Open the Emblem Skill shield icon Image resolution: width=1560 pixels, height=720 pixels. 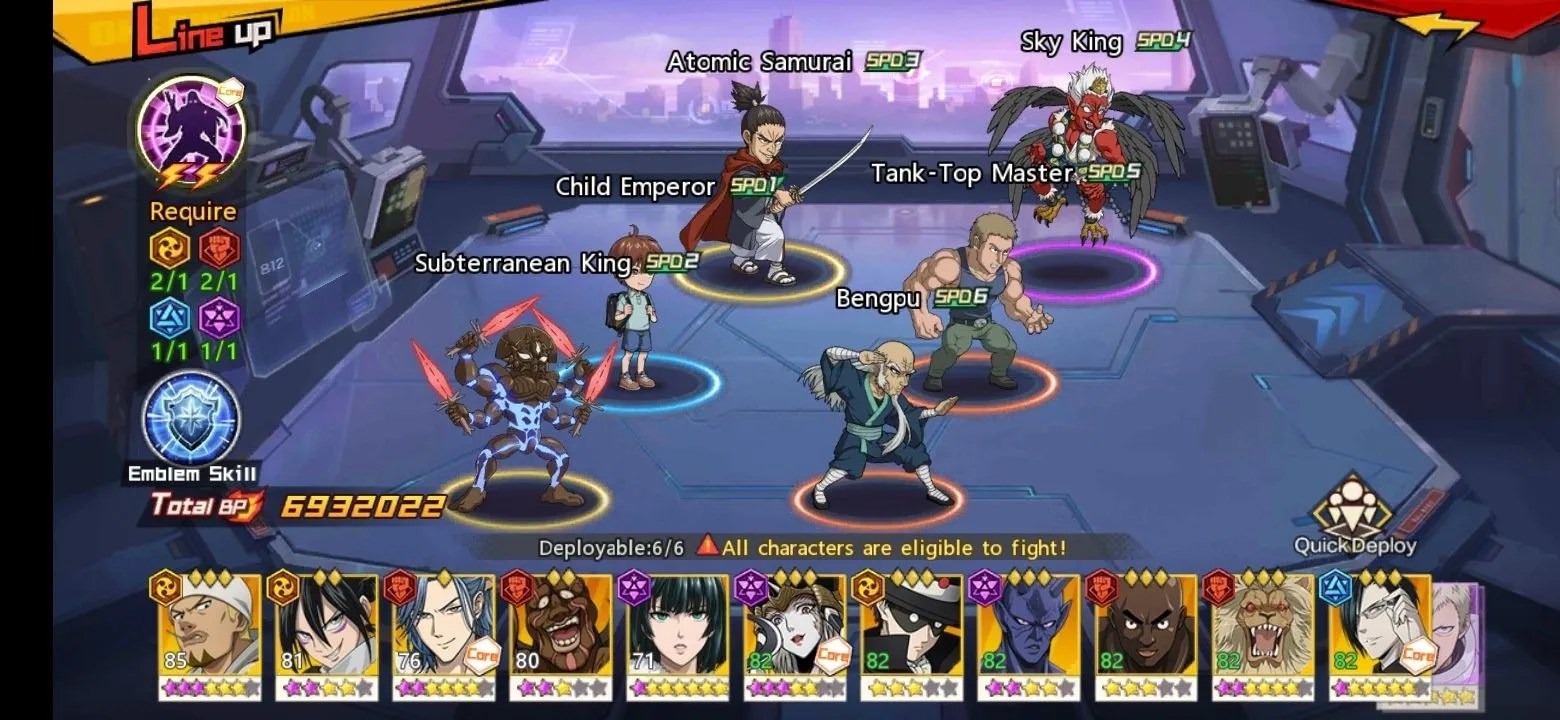point(191,418)
